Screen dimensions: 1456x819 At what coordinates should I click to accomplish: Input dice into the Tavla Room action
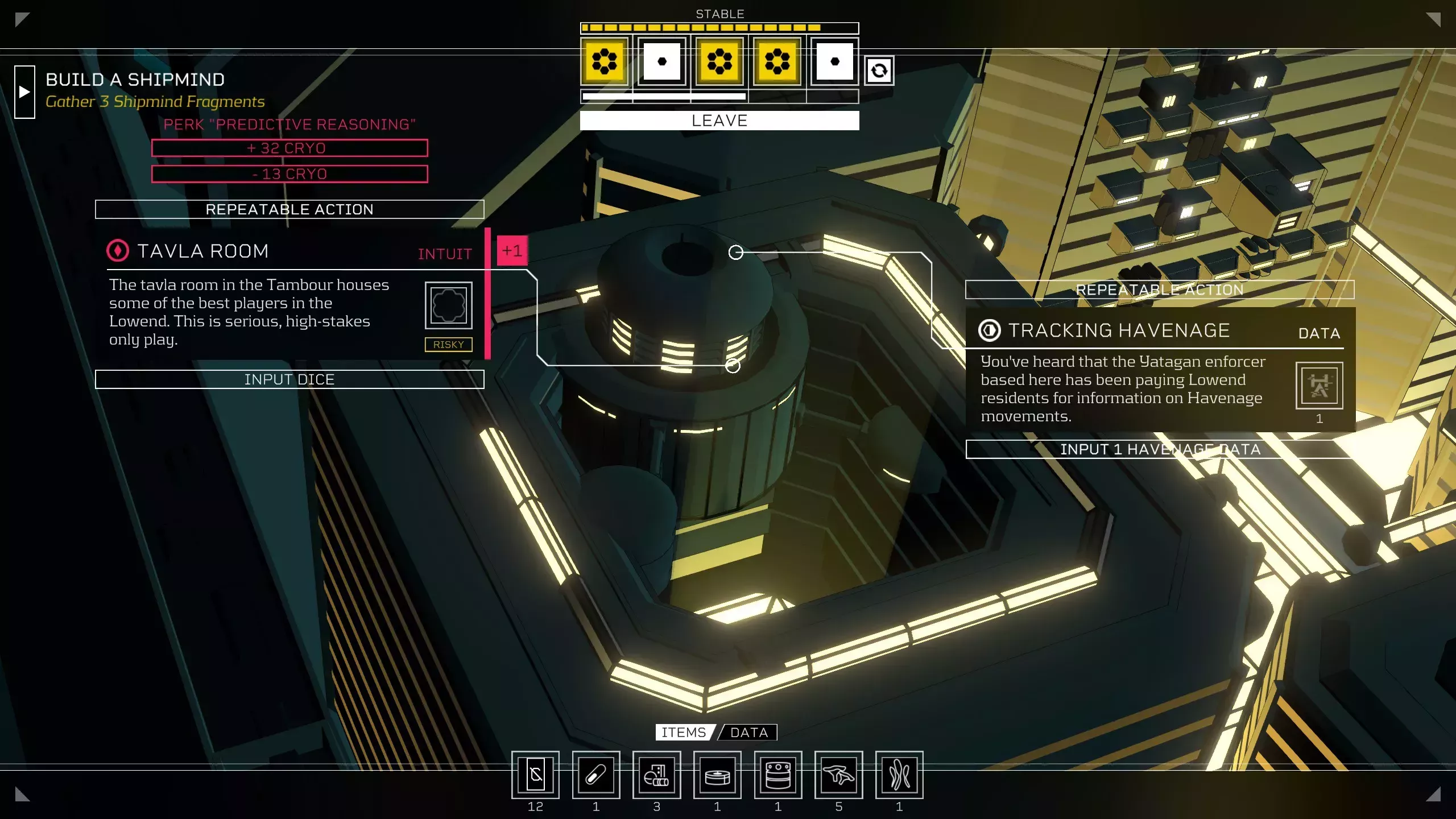289,379
